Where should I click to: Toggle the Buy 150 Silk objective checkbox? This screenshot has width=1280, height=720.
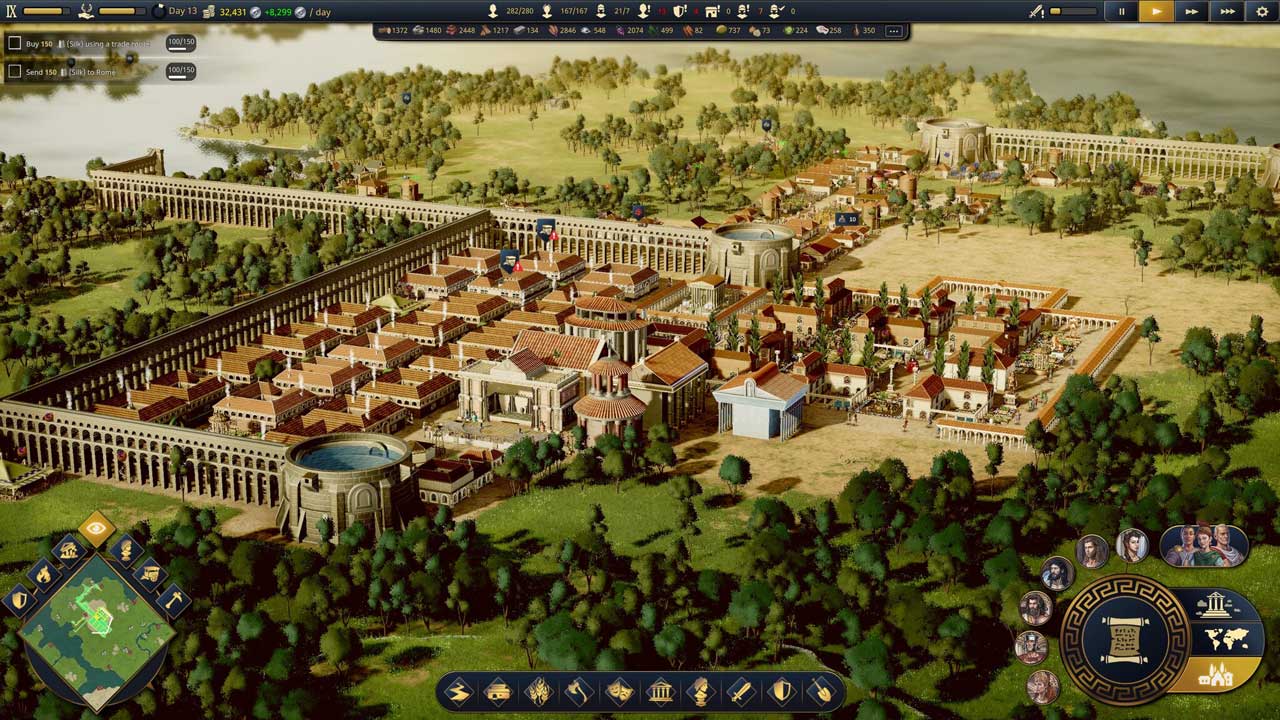tap(14, 44)
